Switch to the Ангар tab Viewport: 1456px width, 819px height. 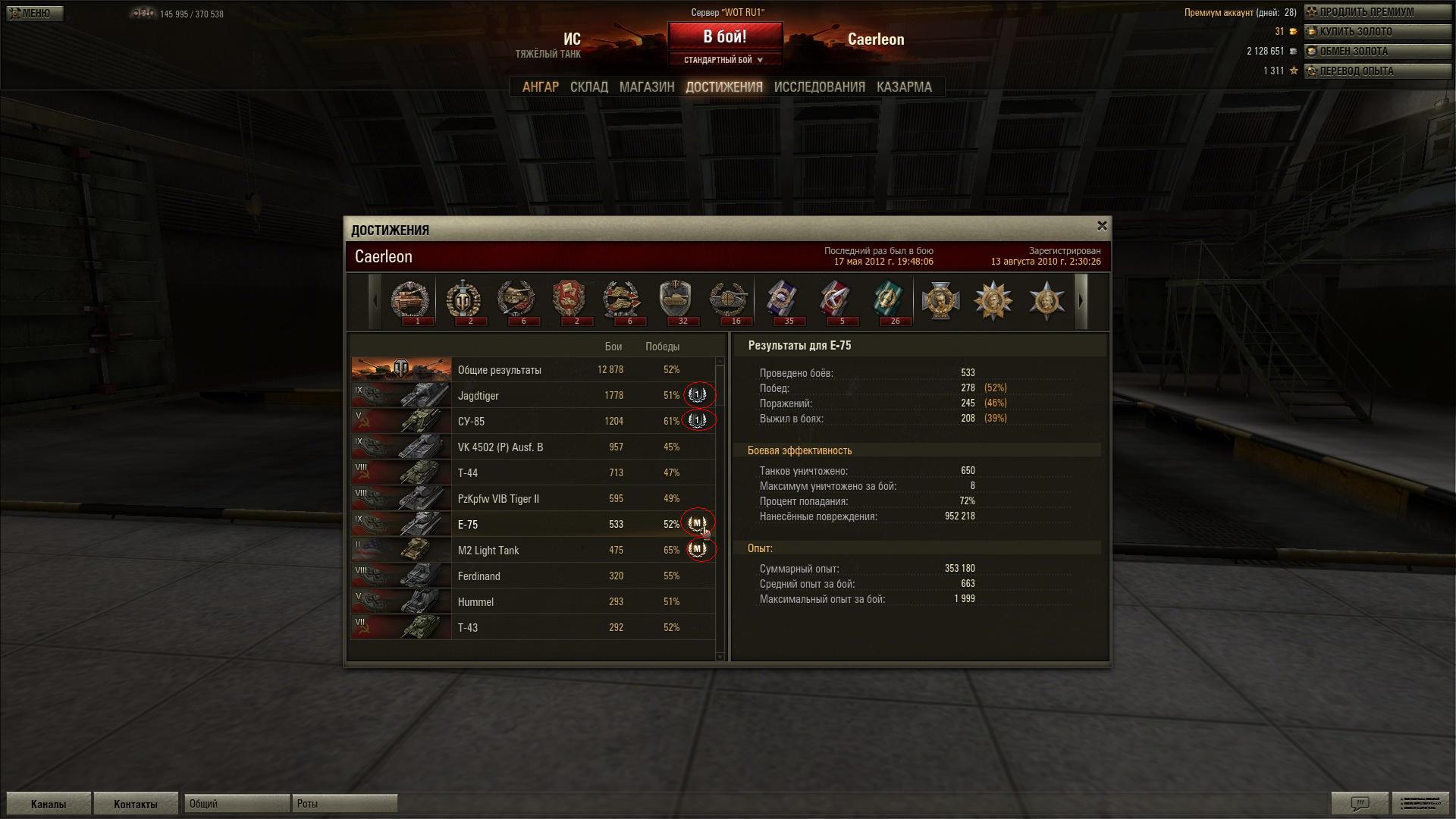click(x=540, y=87)
